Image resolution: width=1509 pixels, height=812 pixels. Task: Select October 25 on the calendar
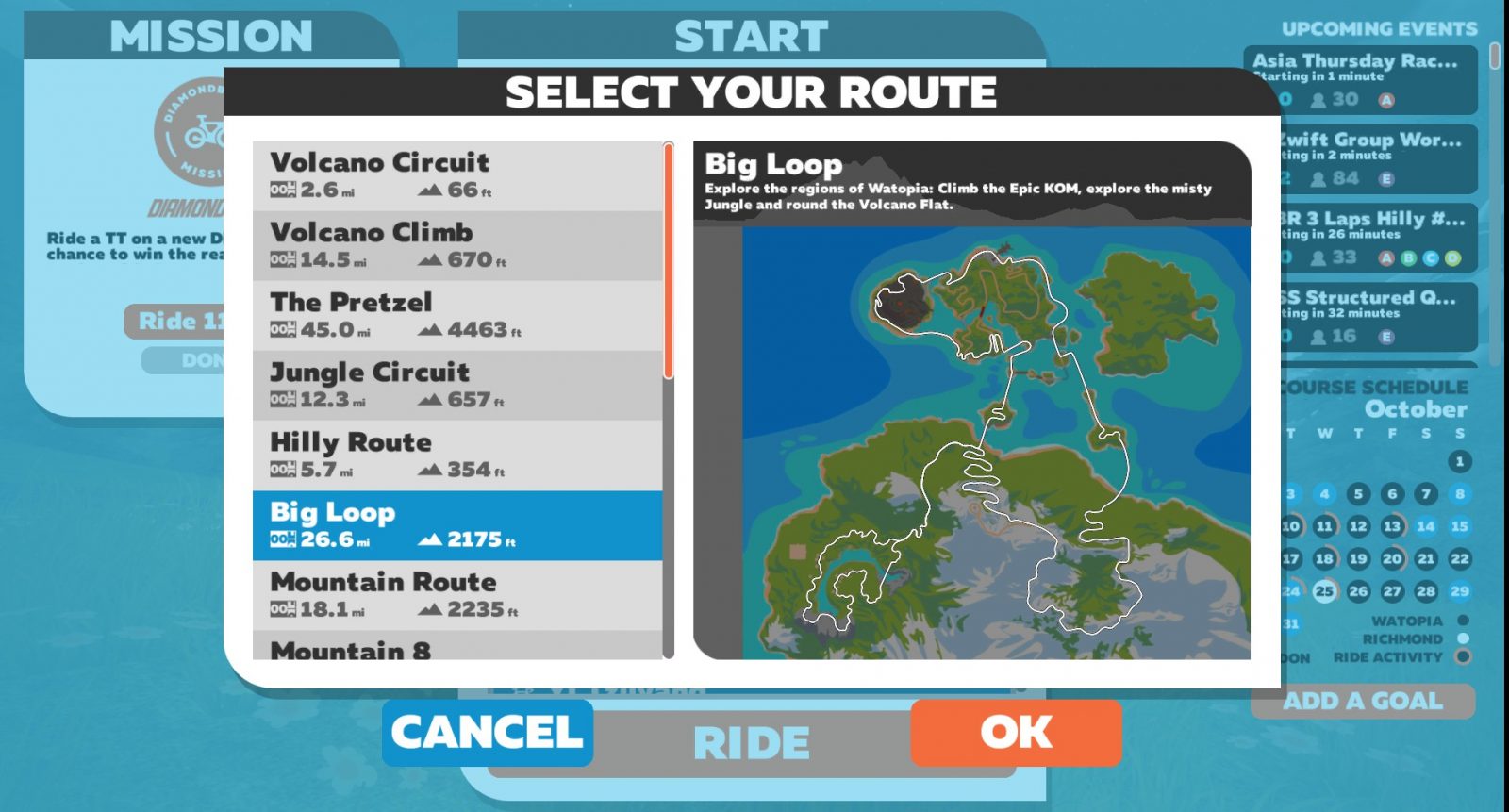pyautogui.click(x=1325, y=591)
